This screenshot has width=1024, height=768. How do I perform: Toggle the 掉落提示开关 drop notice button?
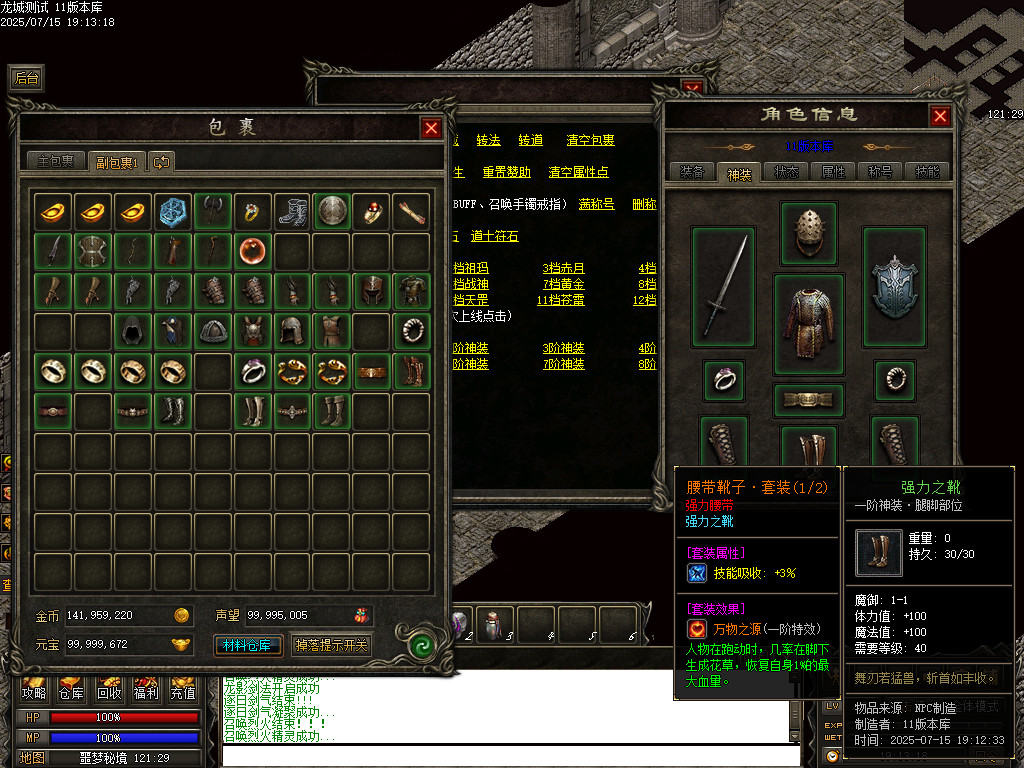click(331, 645)
